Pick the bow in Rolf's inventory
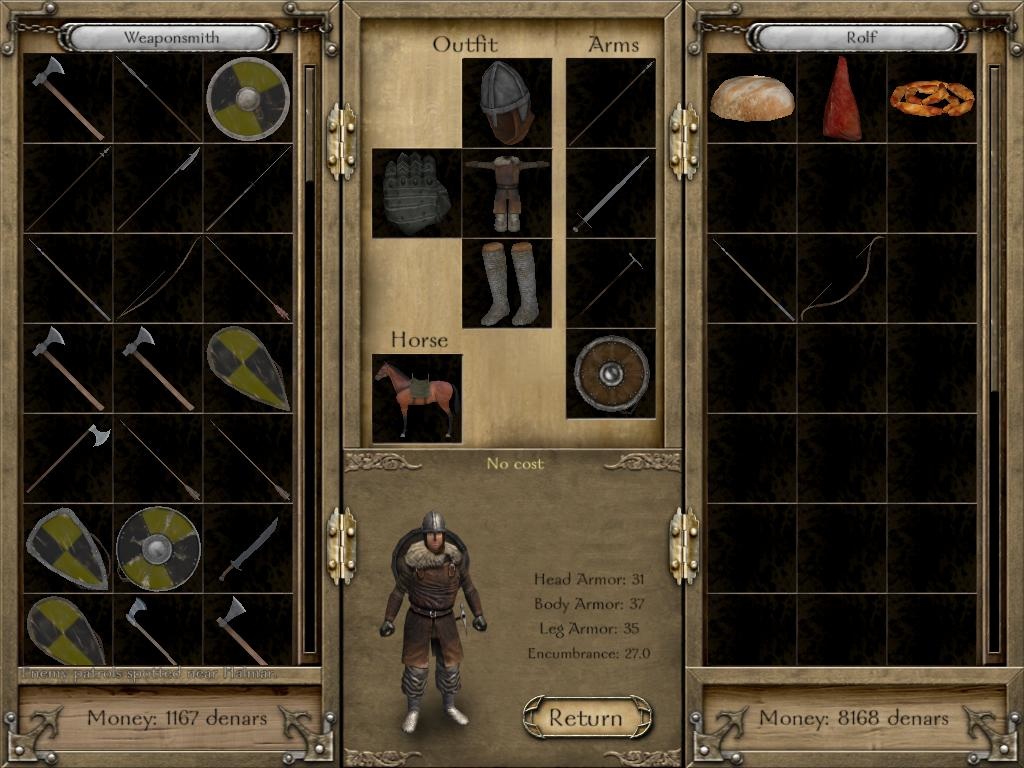 tap(842, 278)
